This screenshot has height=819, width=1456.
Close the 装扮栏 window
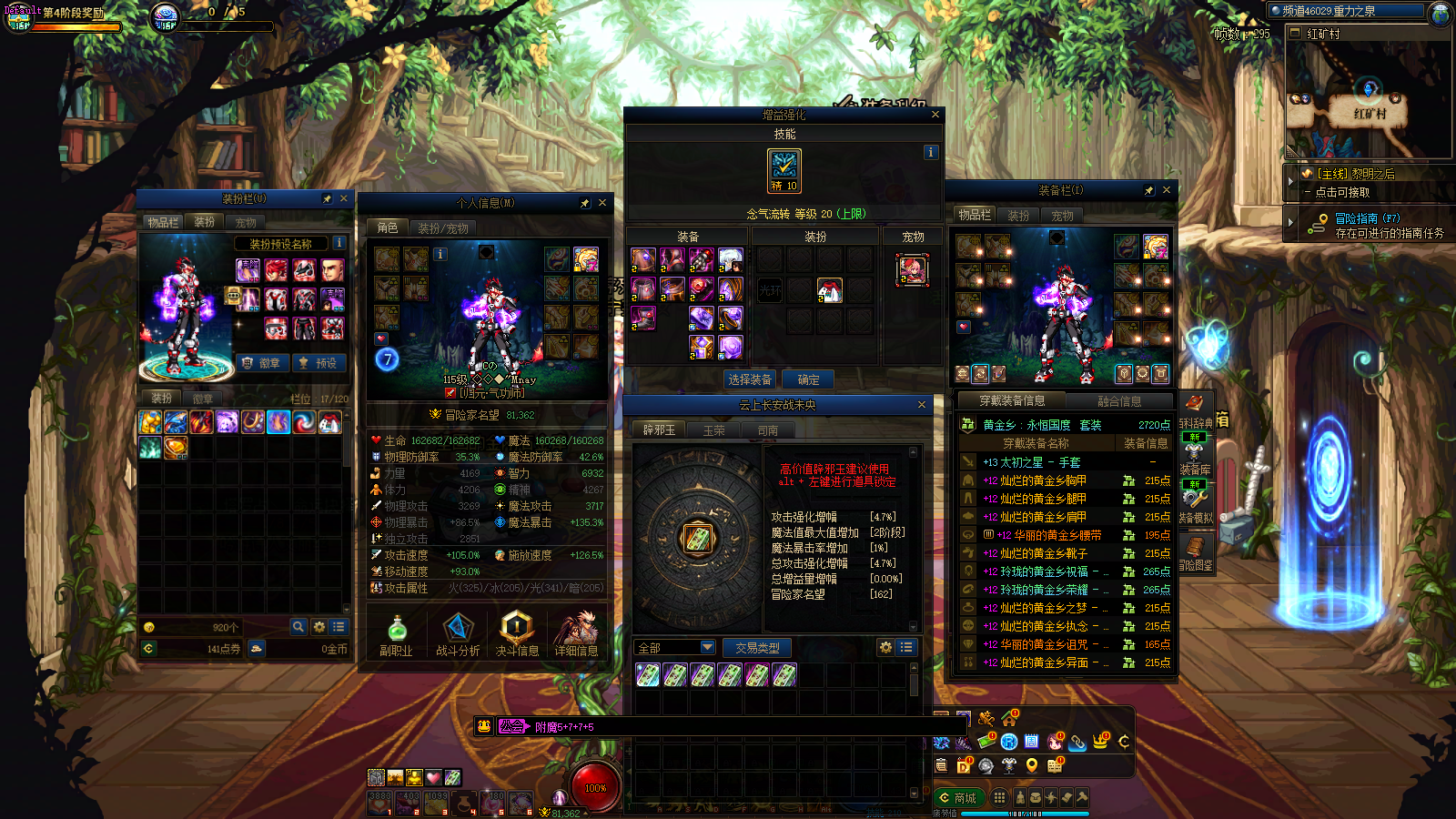(x=343, y=198)
